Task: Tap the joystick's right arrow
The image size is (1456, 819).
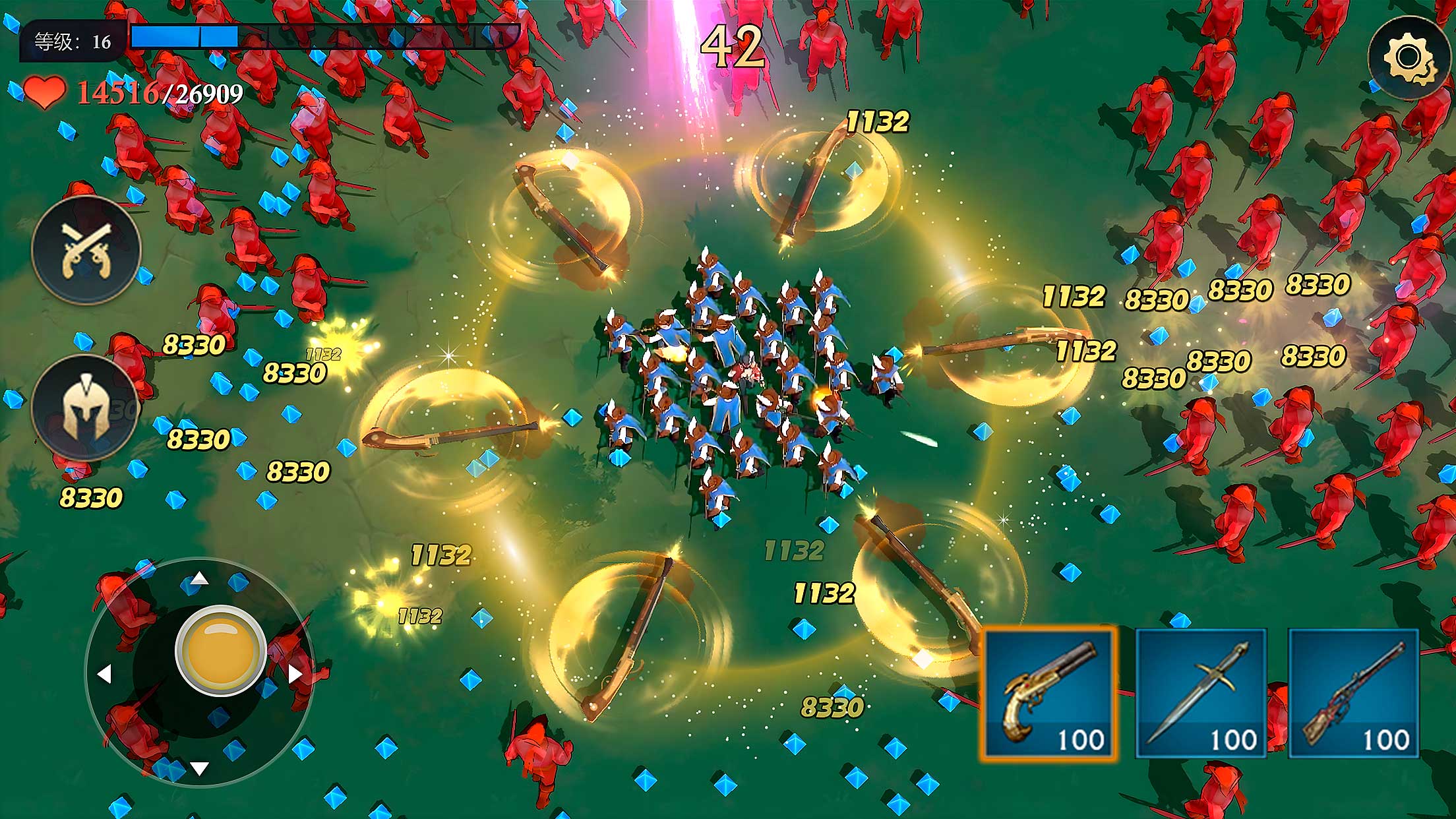Action: click(x=295, y=674)
